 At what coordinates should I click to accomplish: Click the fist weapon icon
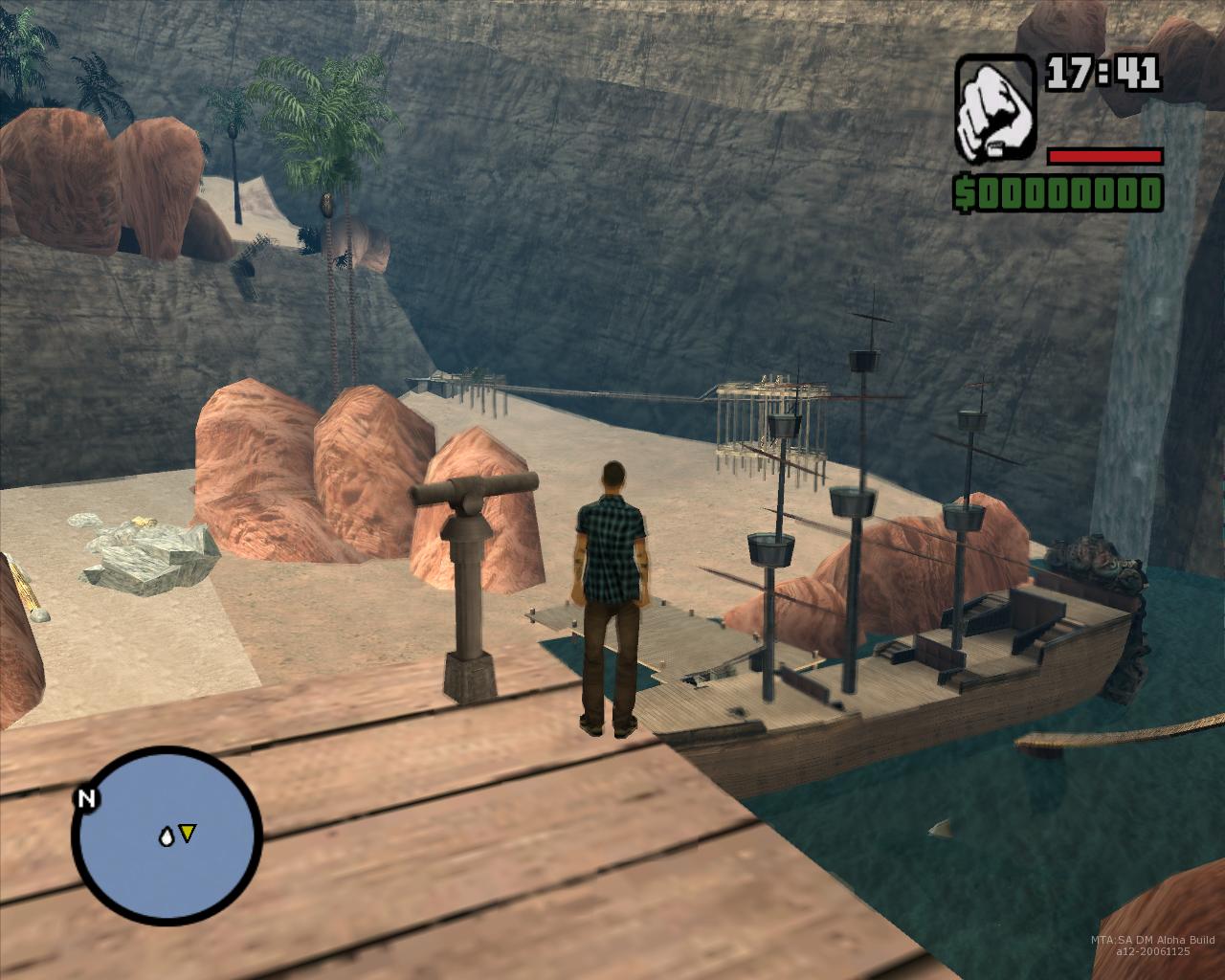click(994, 106)
